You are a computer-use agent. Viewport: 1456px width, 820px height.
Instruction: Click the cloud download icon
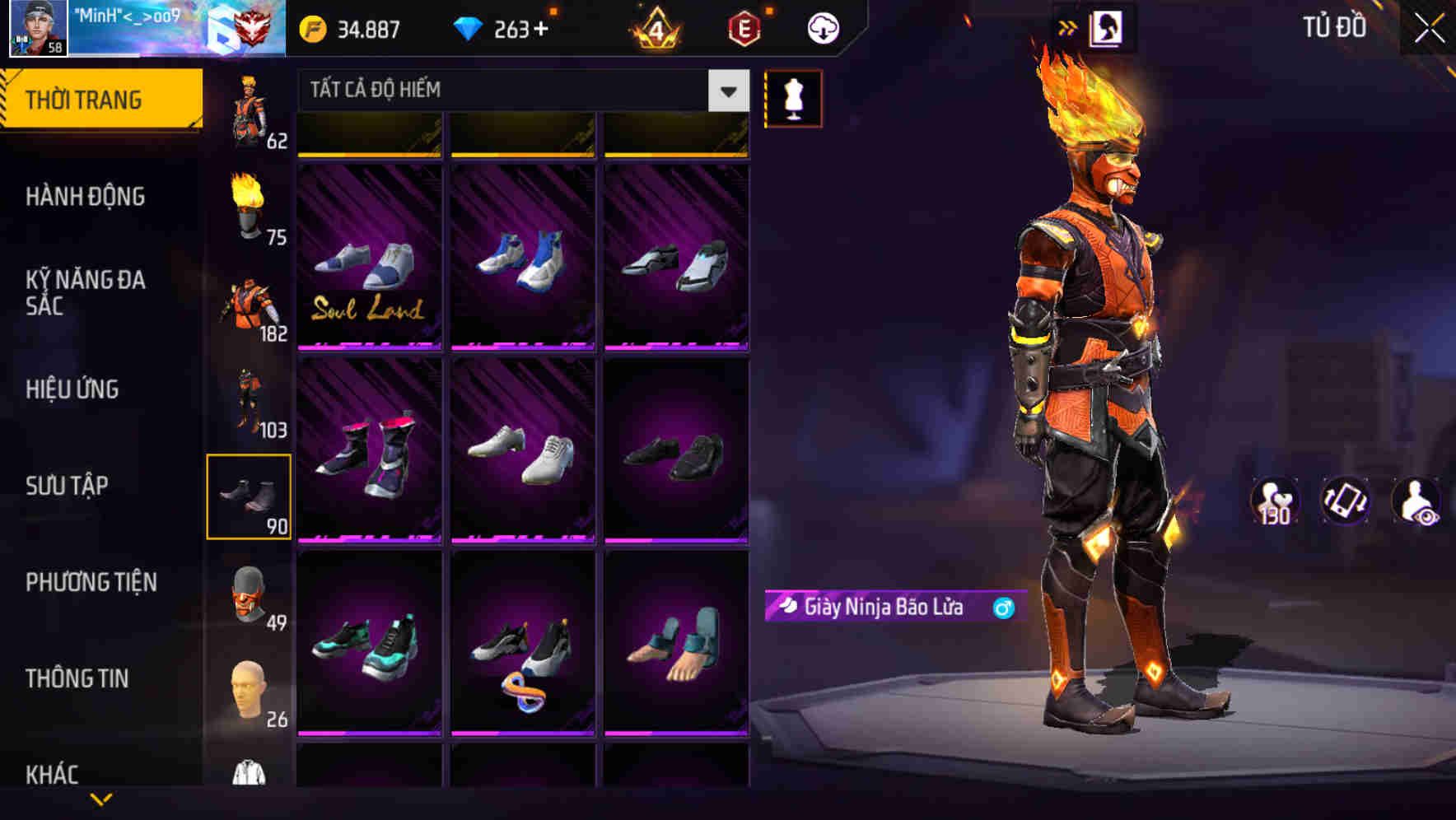point(821,27)
